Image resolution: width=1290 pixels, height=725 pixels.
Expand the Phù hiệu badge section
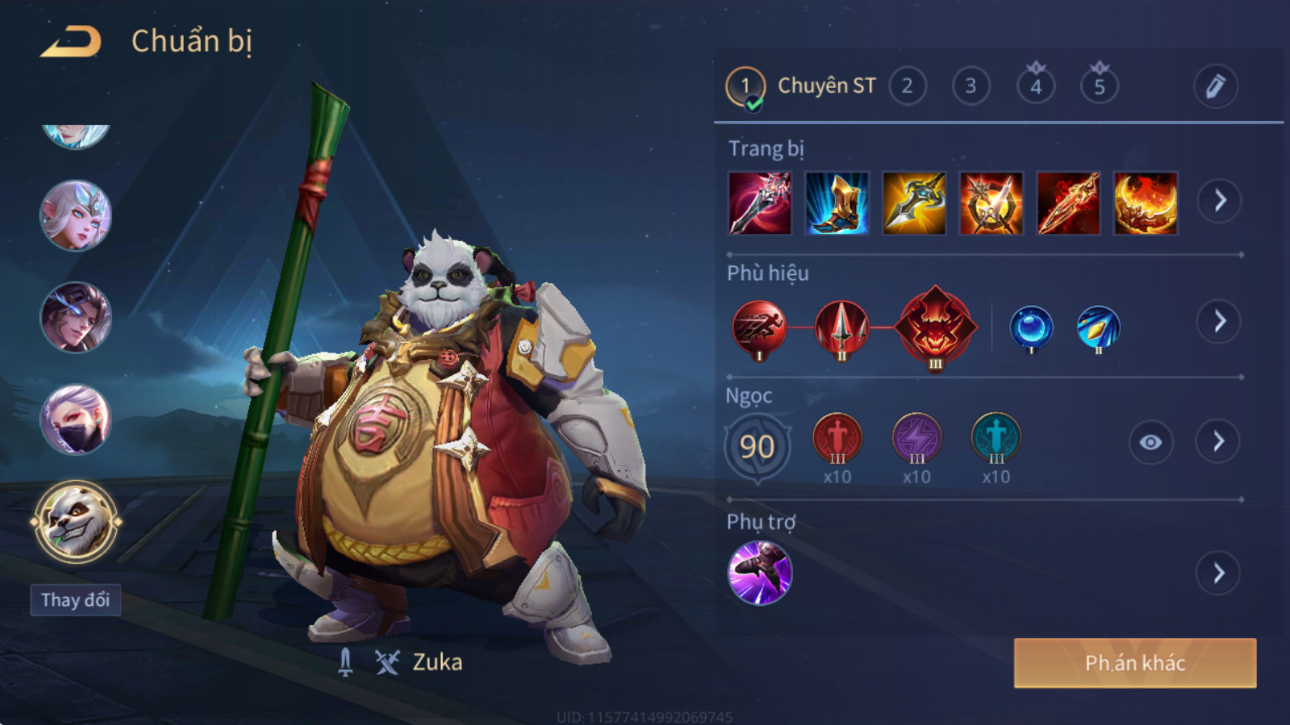pyautogui.click(x=1219, y=321)
